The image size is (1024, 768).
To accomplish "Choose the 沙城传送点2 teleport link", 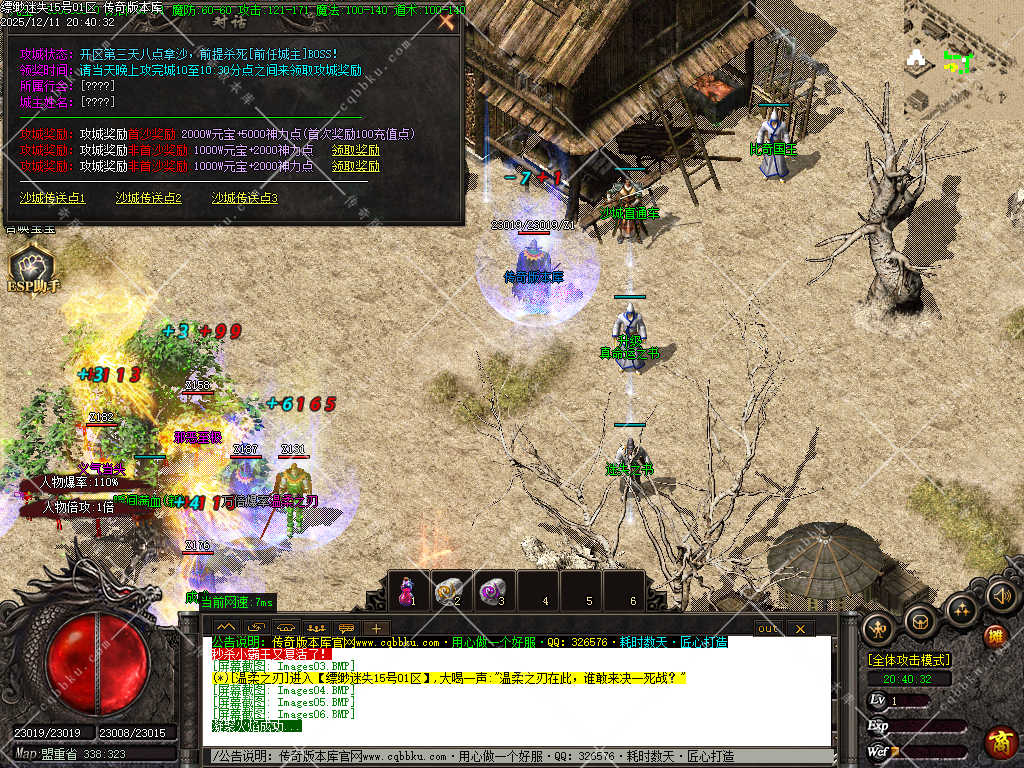I will tap(148, 198).
